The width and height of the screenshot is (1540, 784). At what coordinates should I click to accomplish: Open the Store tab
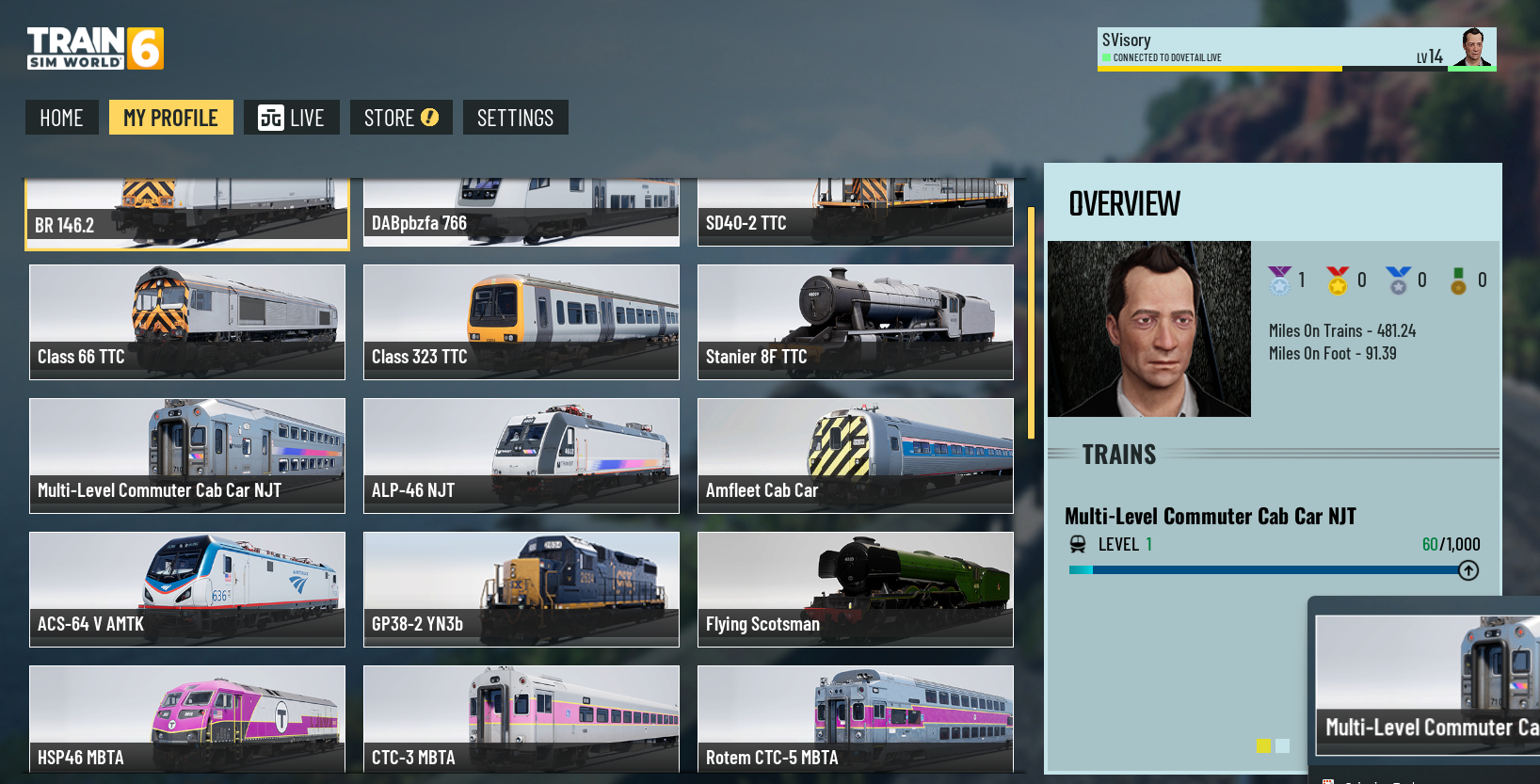click(401, 118)
